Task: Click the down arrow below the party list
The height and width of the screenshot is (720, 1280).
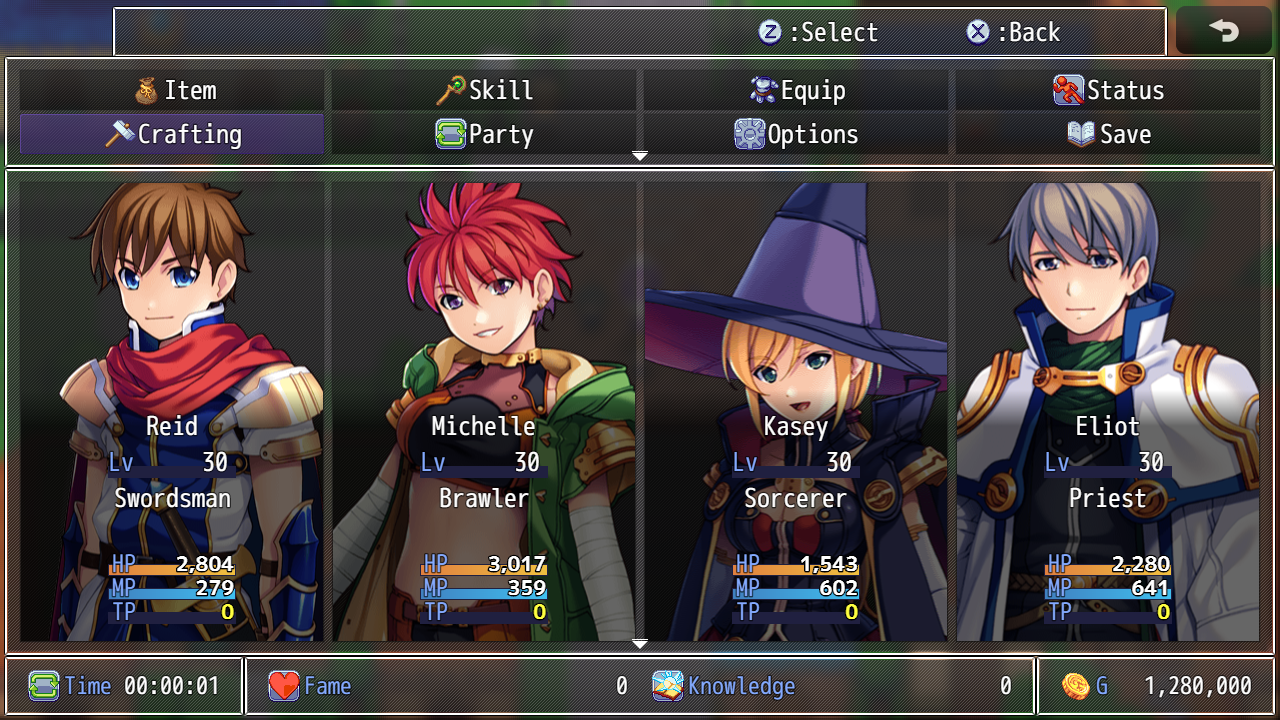Action: click(x=640, y=645)
